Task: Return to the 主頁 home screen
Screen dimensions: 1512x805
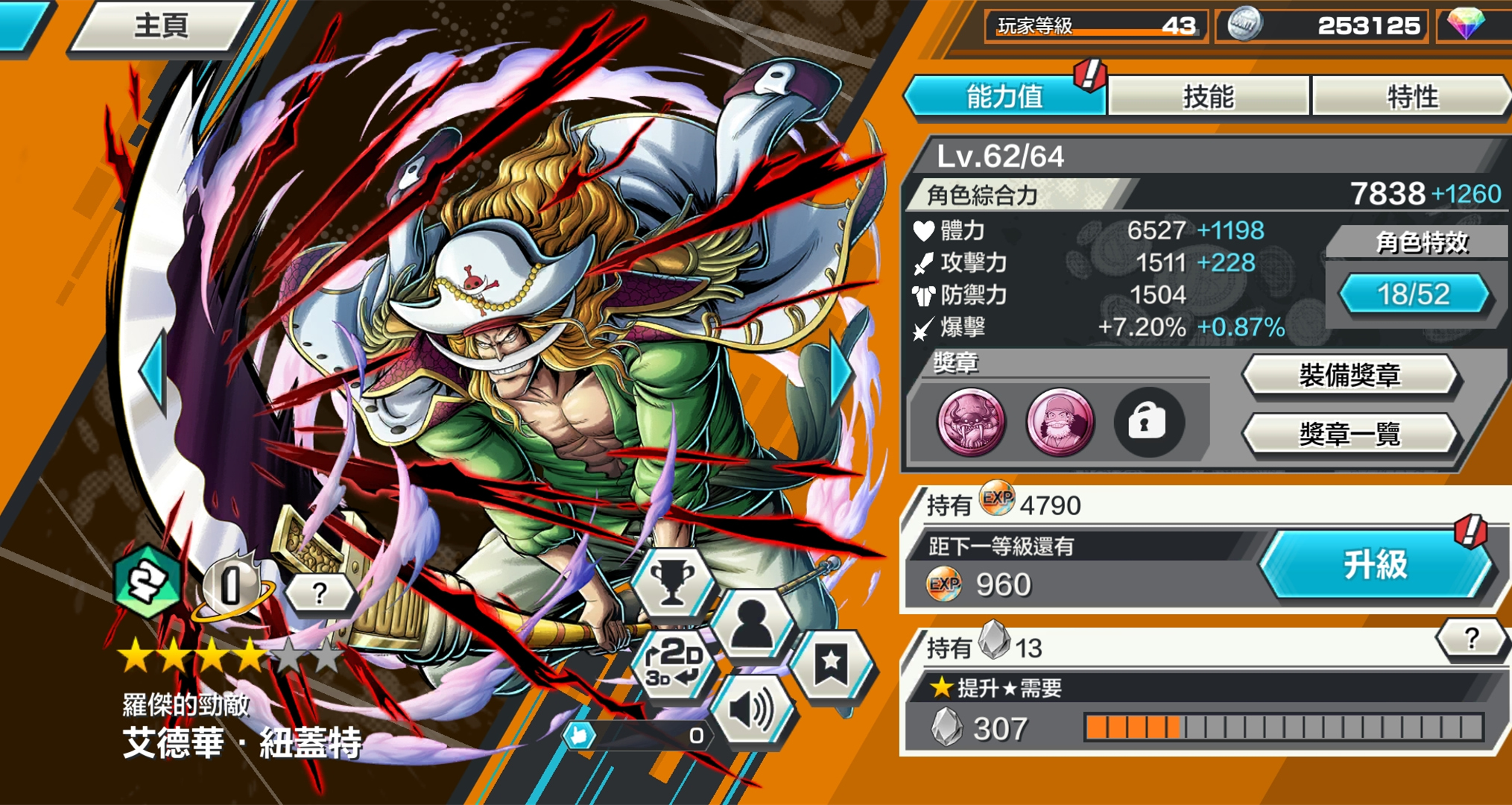Action: 160,26
